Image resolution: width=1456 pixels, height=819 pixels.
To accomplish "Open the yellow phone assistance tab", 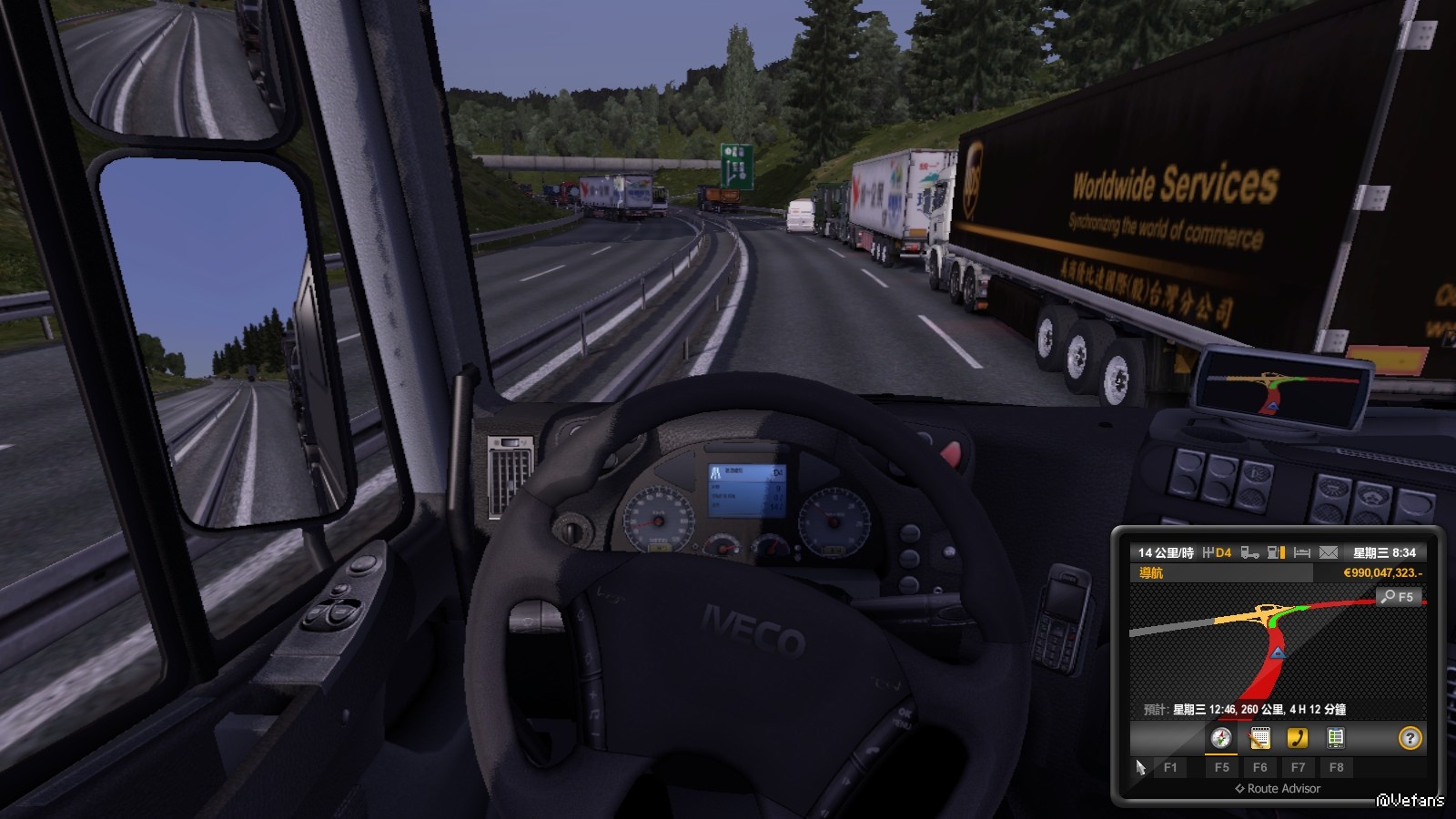I will (1298, 738).
